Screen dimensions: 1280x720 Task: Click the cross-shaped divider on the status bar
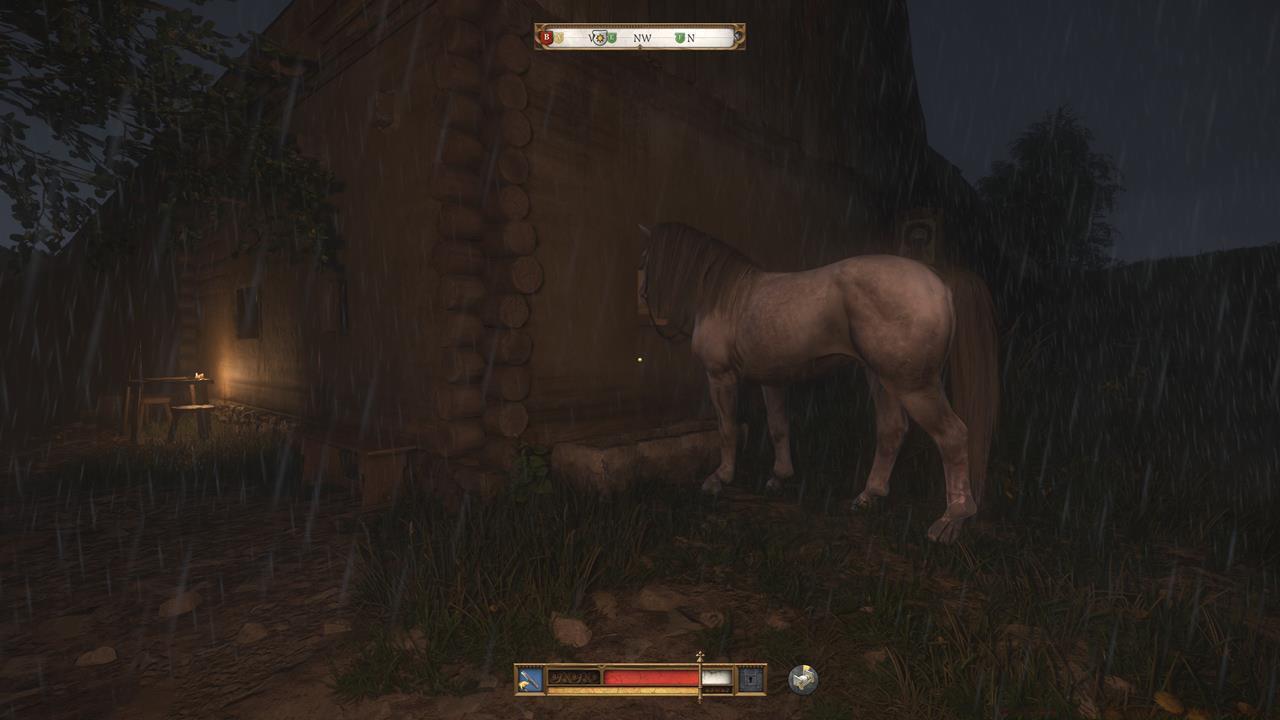coord(700,660)
